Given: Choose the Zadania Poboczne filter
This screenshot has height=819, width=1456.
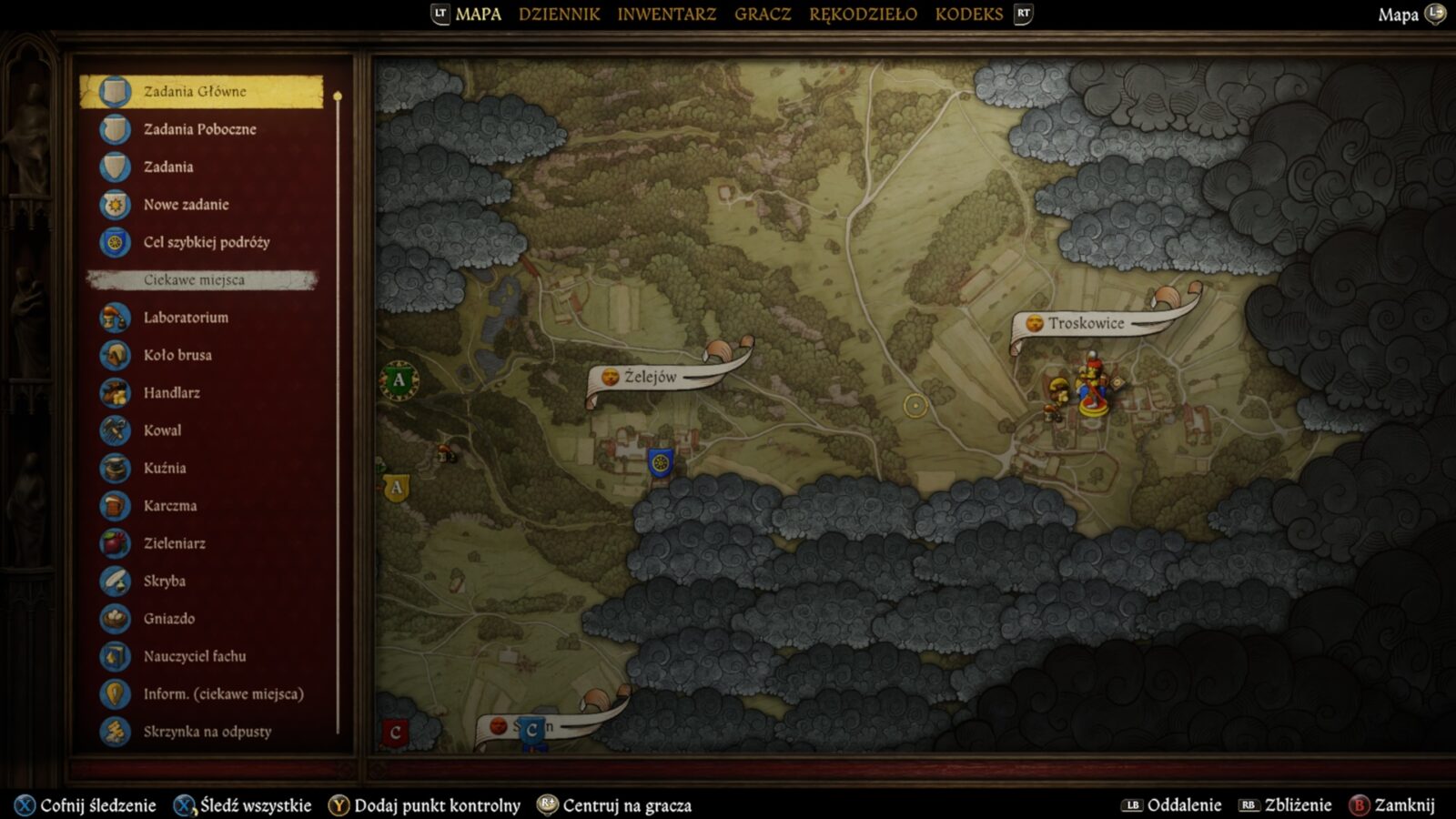Looking at the screenshot, I should [199, 129].
